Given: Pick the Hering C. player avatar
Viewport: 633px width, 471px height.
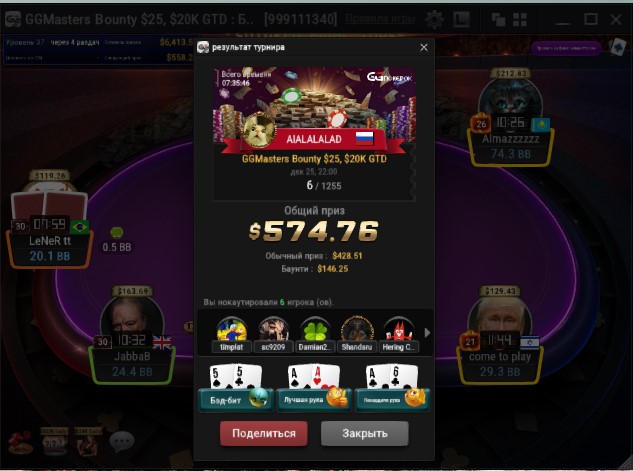Looking at the screenshot, I should click(397, 331).
